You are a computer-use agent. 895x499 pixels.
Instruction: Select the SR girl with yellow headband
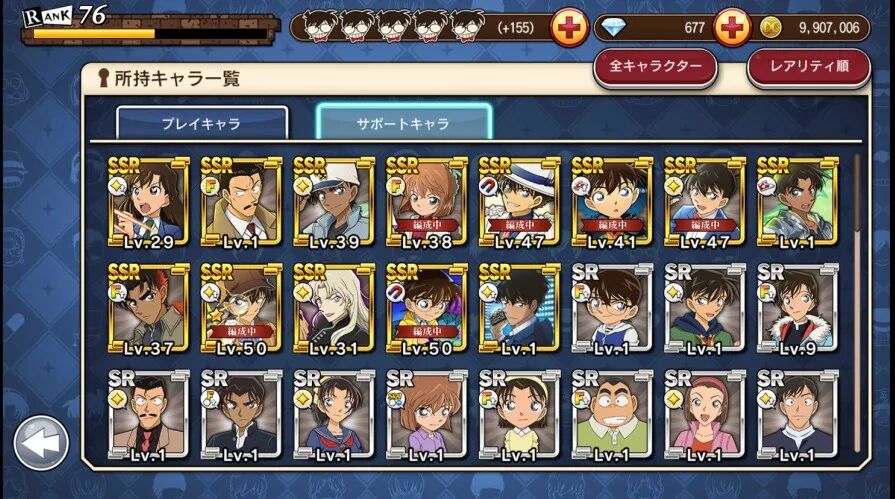click(x=520, y=416)
